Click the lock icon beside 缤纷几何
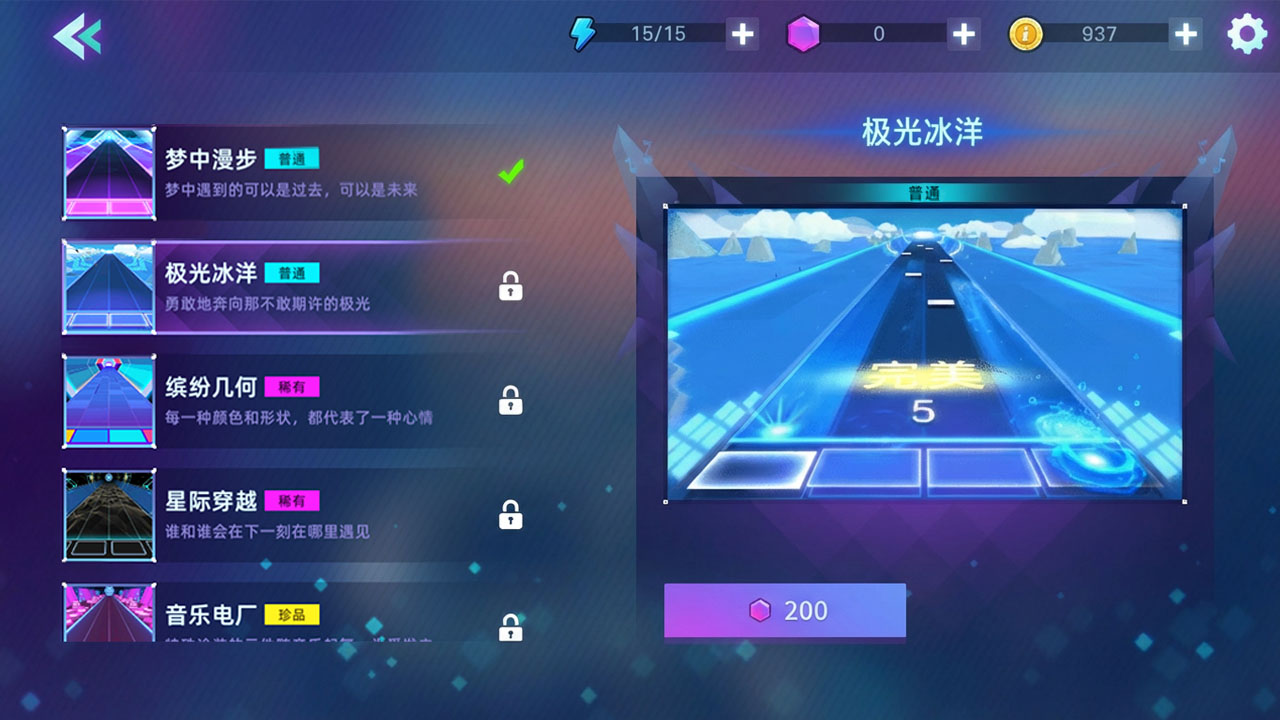 pyautogui.click(x=510, y=401)
